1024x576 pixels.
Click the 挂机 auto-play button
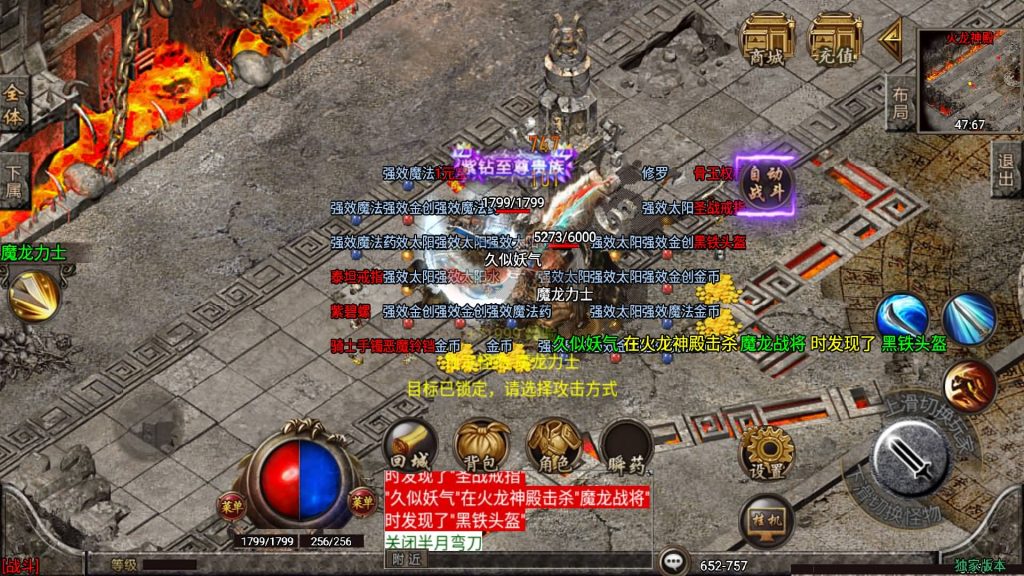[x=766, y=519]
